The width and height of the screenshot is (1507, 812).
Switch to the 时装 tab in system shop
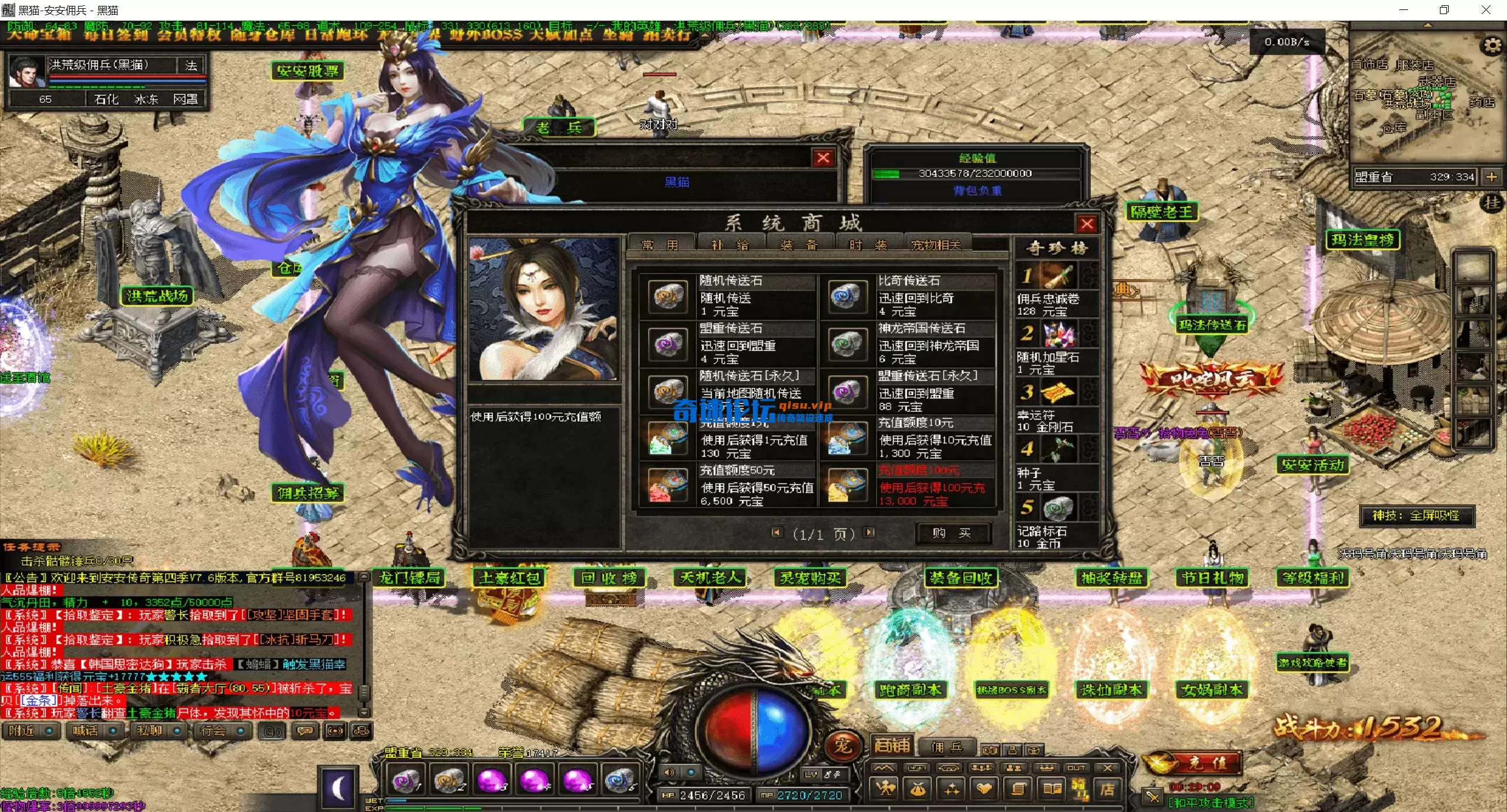[868, 244]
